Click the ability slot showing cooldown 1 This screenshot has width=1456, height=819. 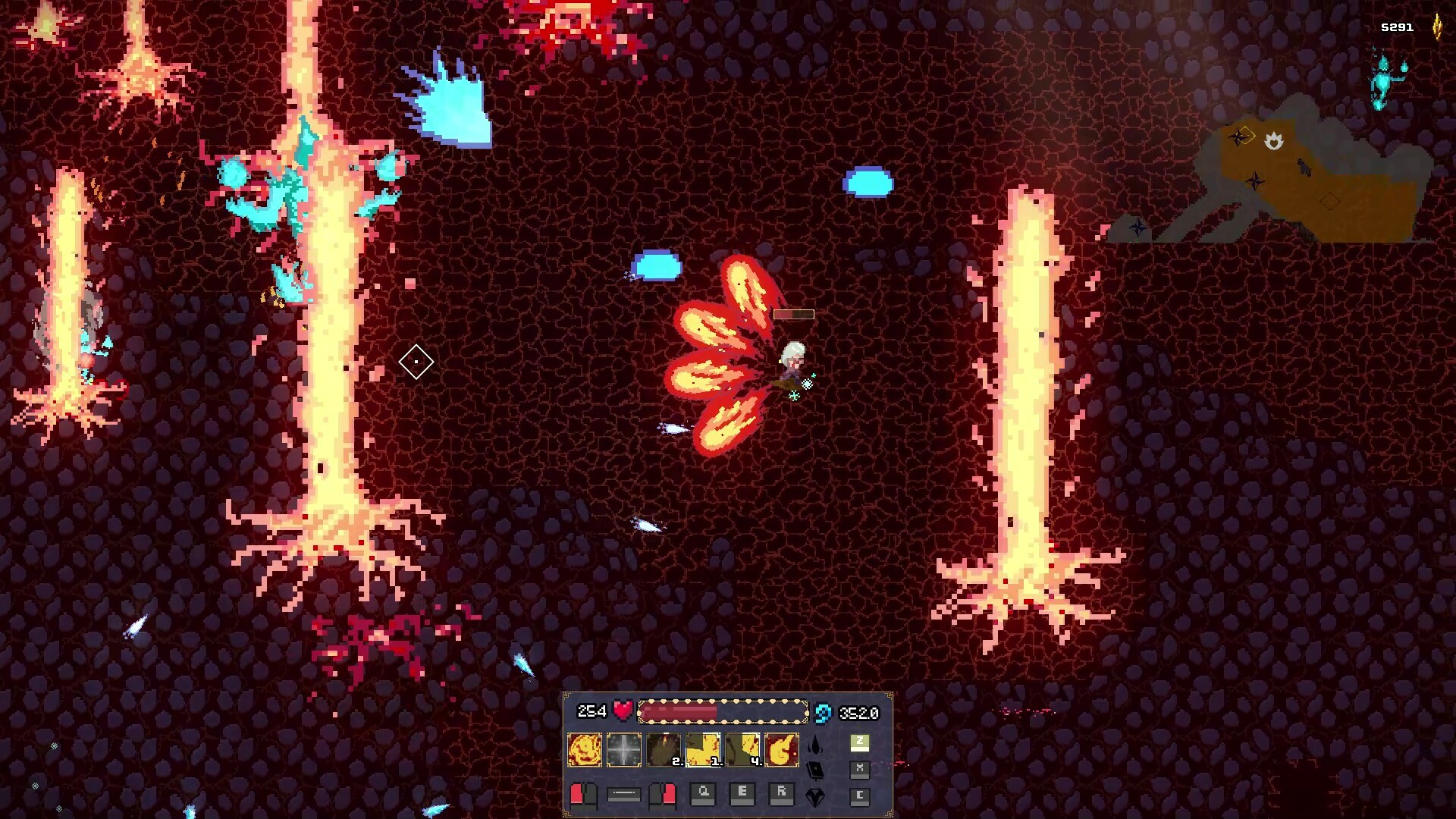pyautogui.click(x=704, y=748)
